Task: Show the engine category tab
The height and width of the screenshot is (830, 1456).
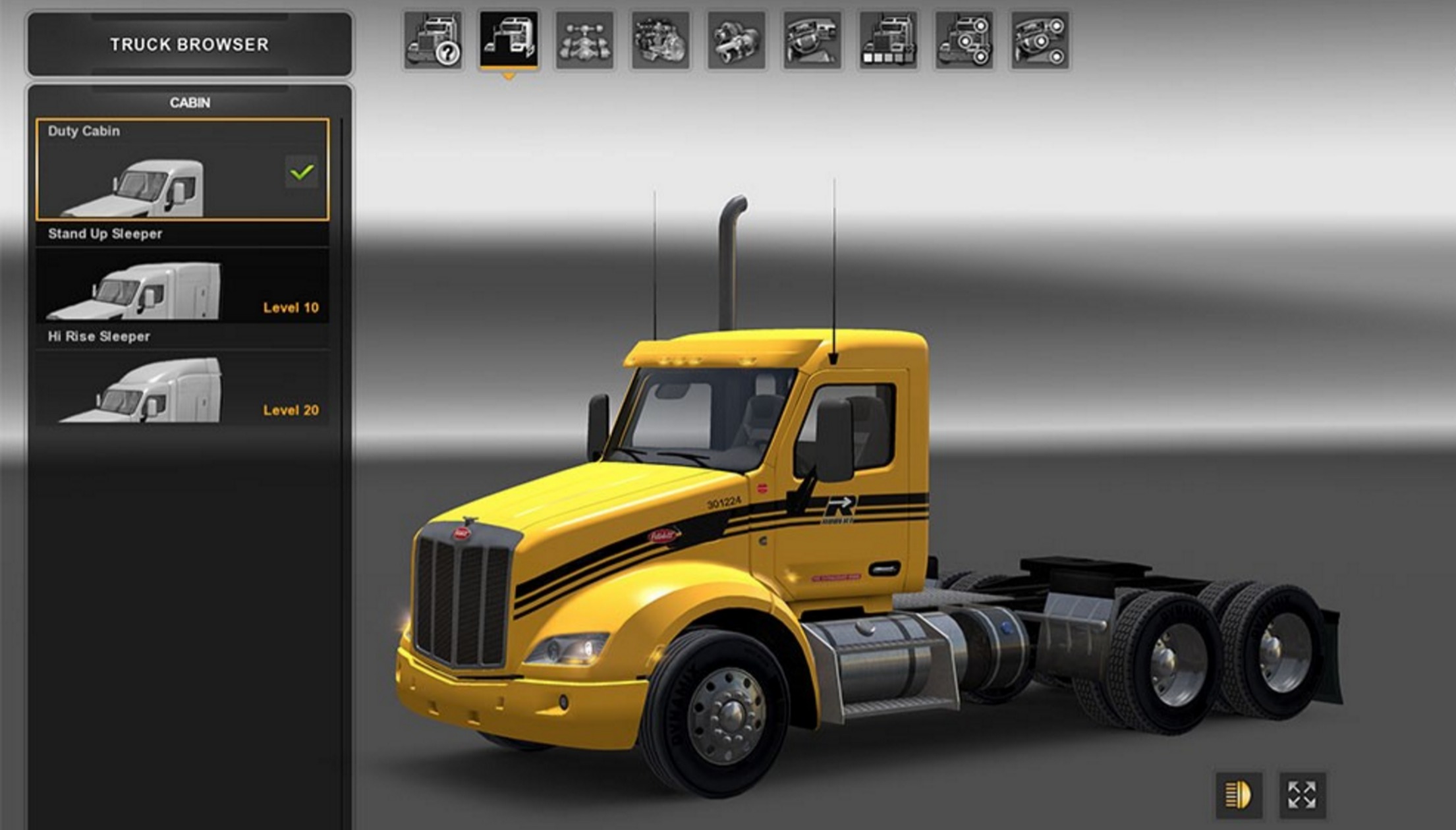Action: (660, 41)
